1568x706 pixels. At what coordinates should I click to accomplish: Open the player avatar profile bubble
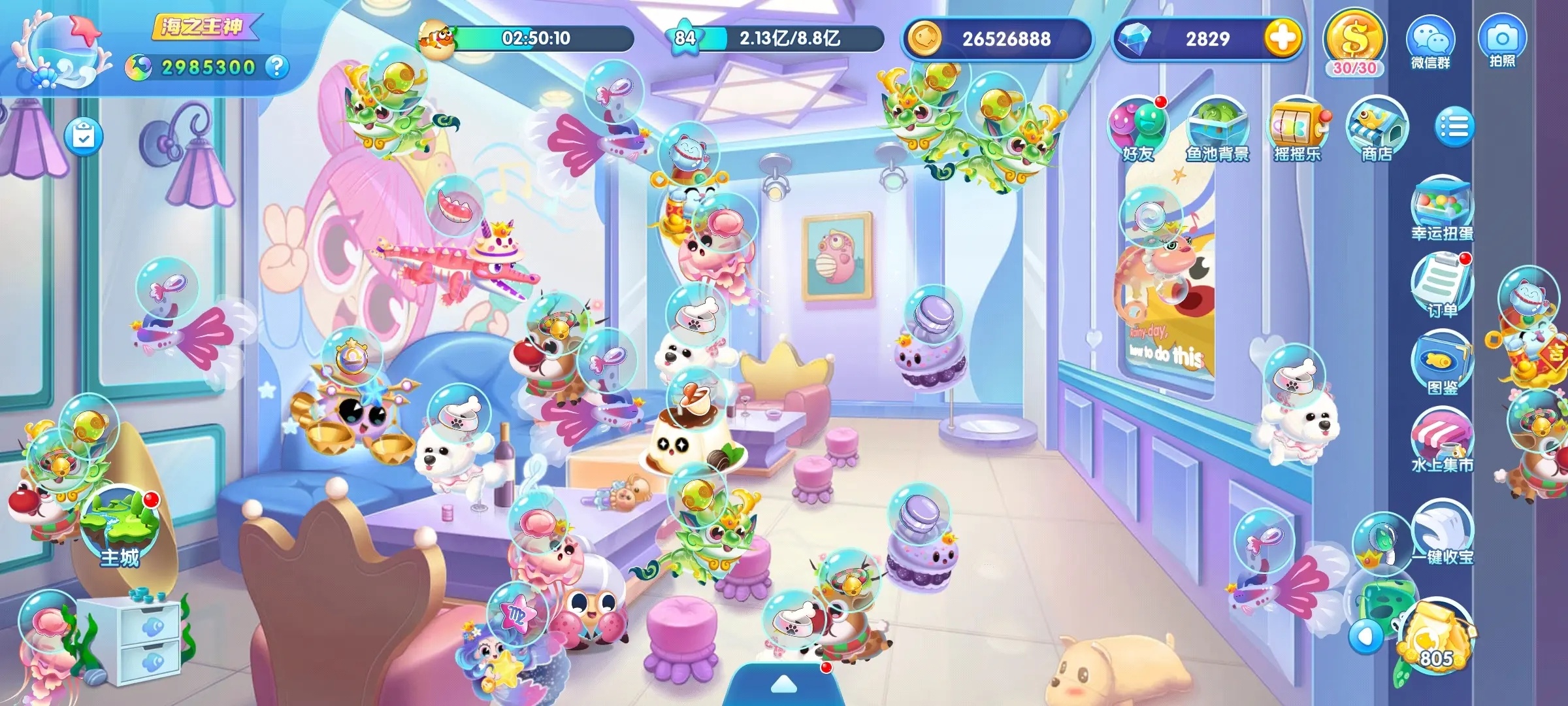[x=61, y=50]
